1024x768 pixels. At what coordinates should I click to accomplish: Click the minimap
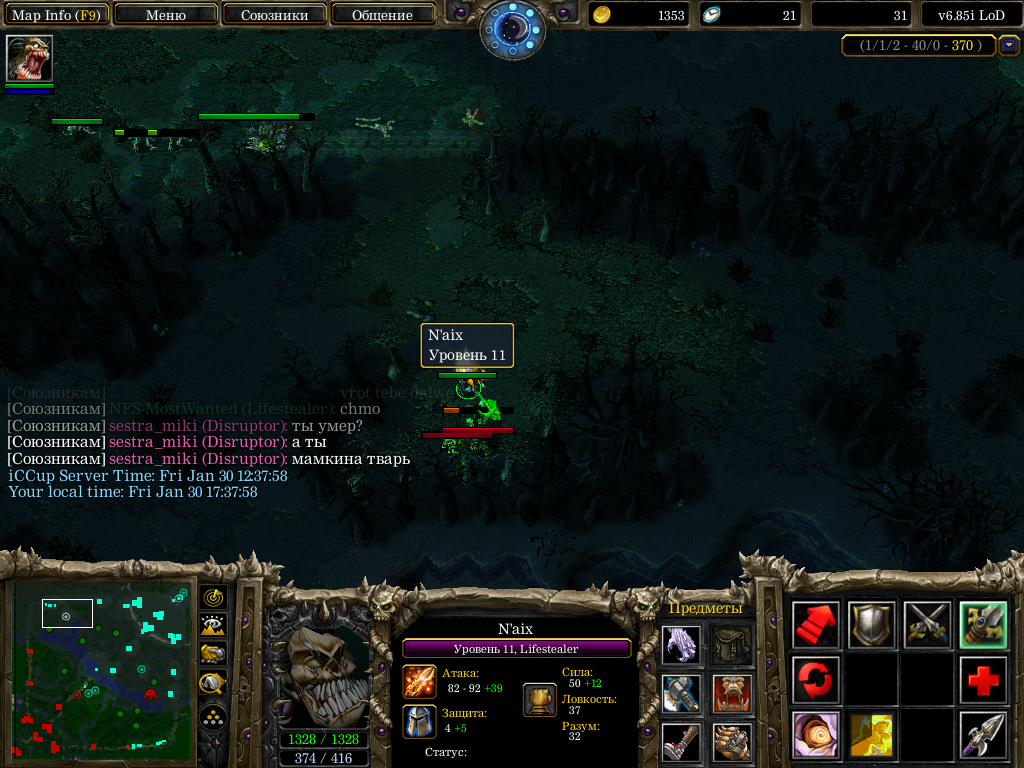[x=101, y=670]
